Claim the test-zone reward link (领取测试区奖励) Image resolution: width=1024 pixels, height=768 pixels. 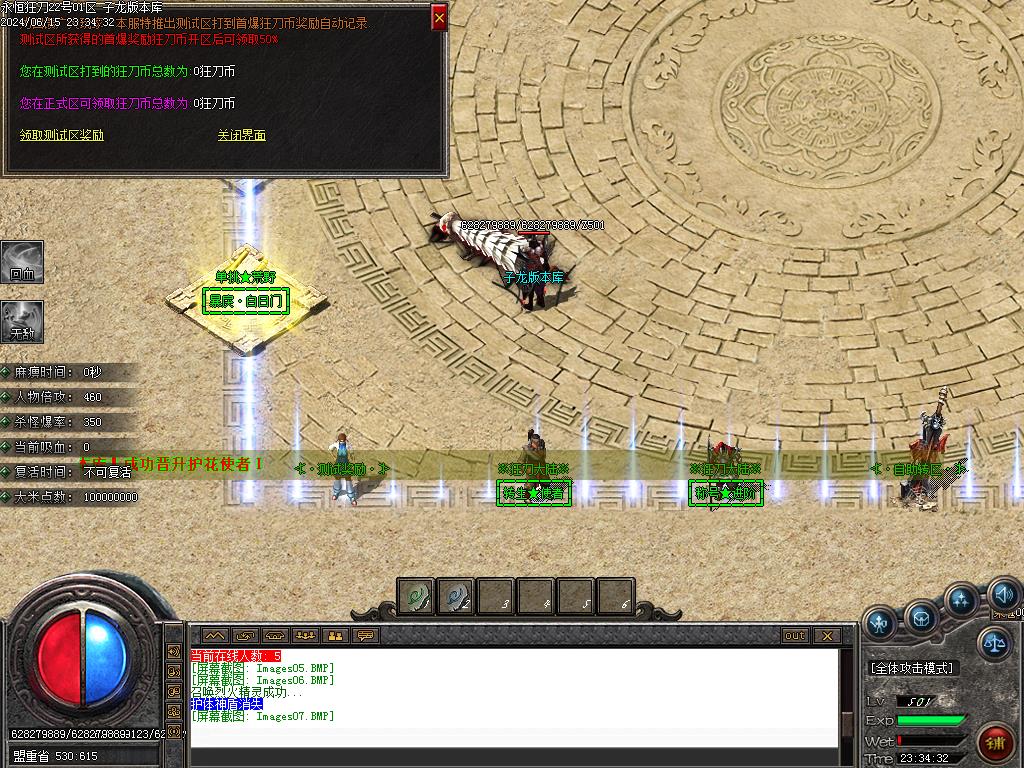coord(62,135)
